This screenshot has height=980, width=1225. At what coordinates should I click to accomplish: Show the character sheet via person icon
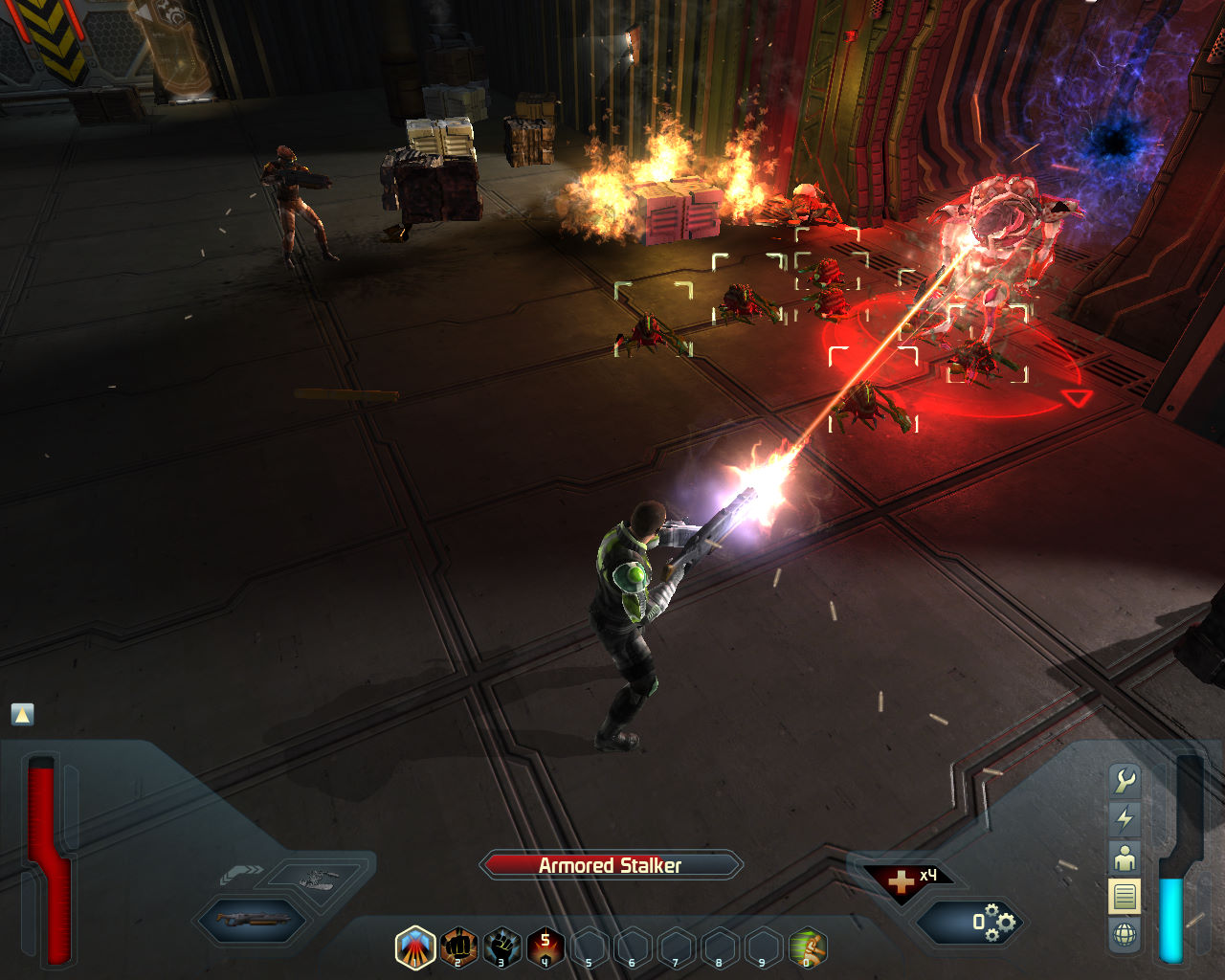coord(1125,857)
